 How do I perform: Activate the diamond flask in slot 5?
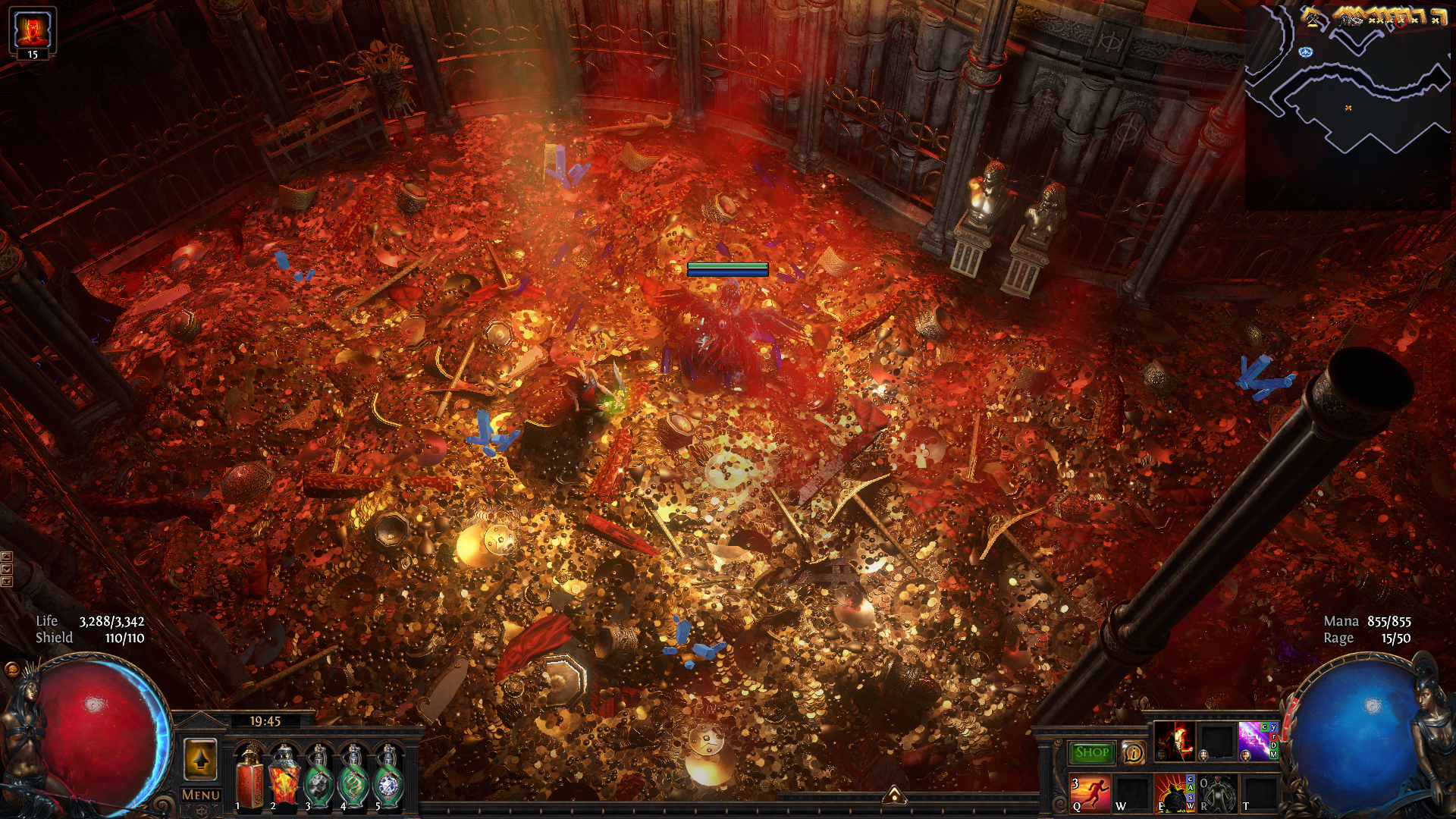click(x=389, y=776)
